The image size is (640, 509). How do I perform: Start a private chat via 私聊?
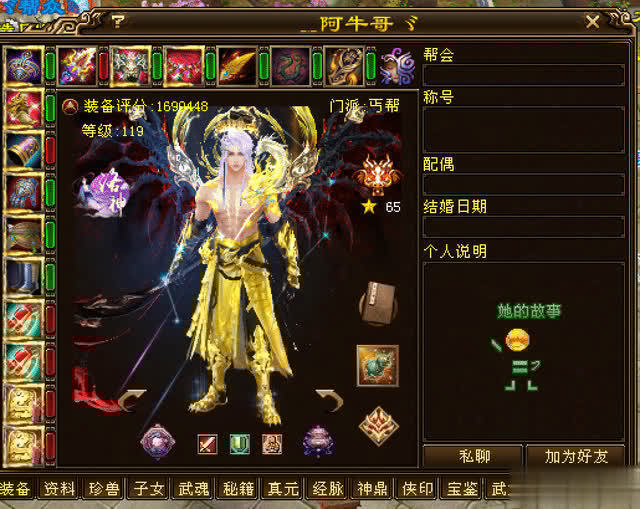click(x=474, y=457)
